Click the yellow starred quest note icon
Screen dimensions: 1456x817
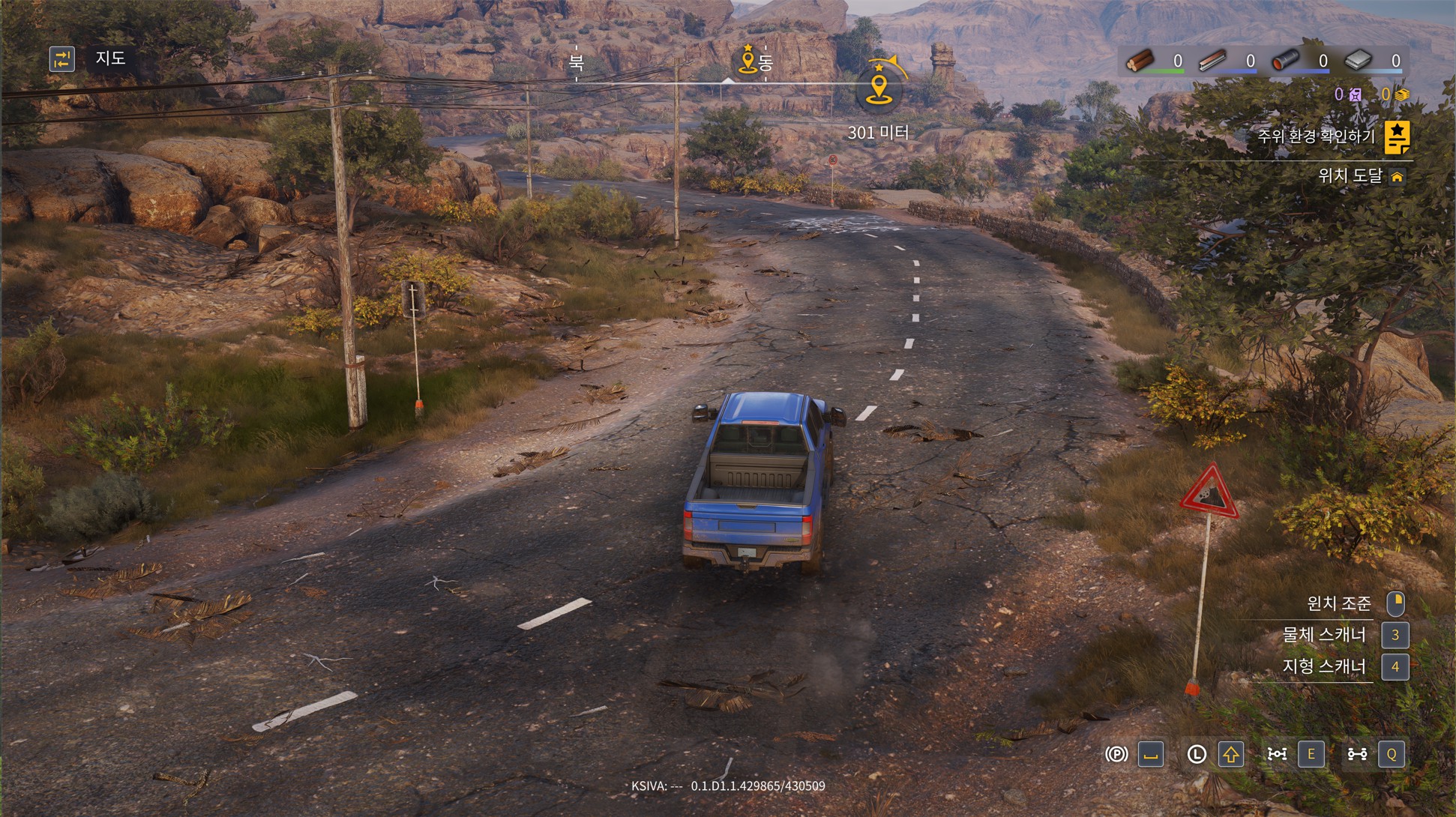click(x=1396, y=137)
